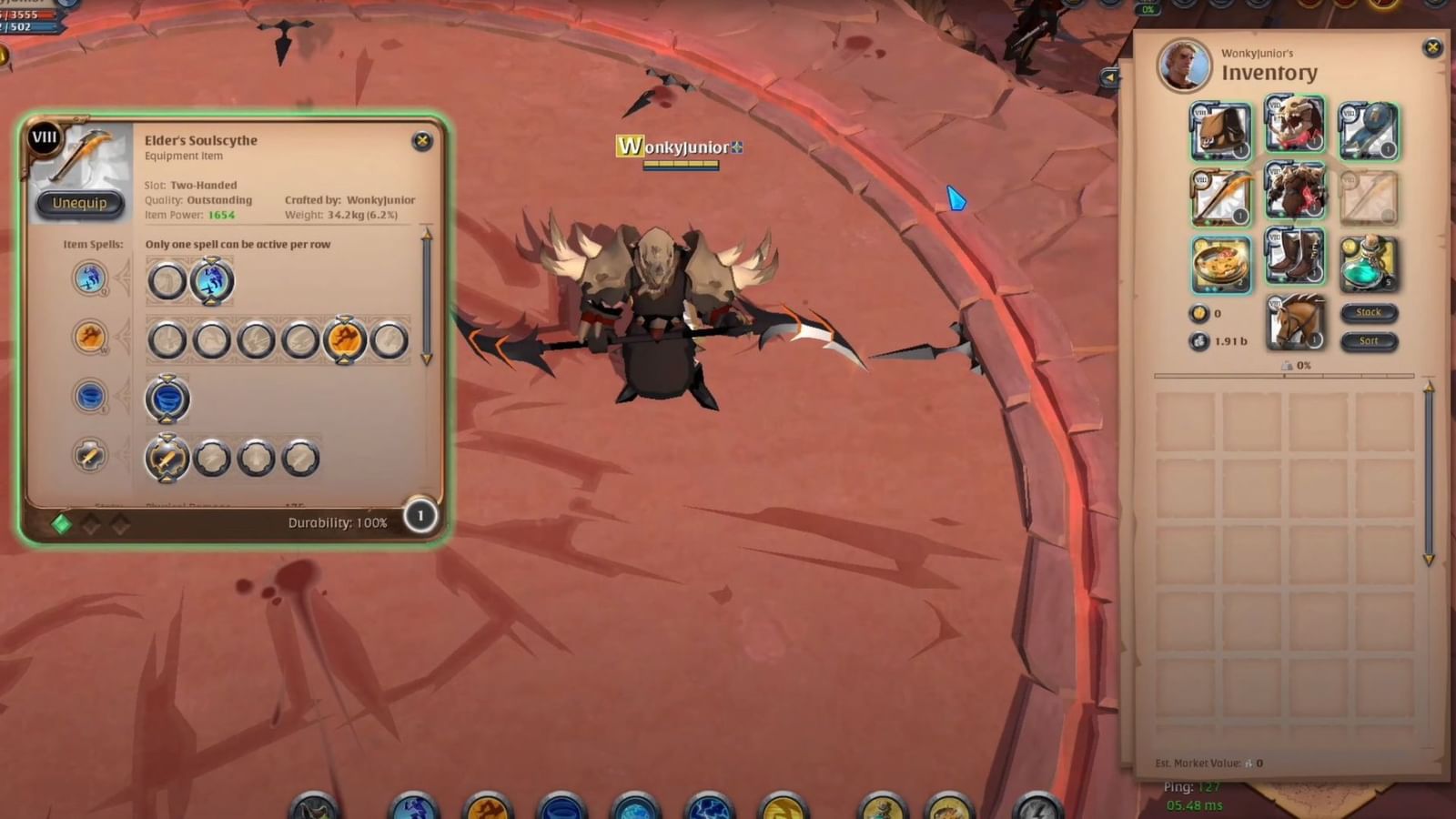Select the skull helmet in inventory
The width and height of the screenshot is (1456, 819).
click(1295, 130)
